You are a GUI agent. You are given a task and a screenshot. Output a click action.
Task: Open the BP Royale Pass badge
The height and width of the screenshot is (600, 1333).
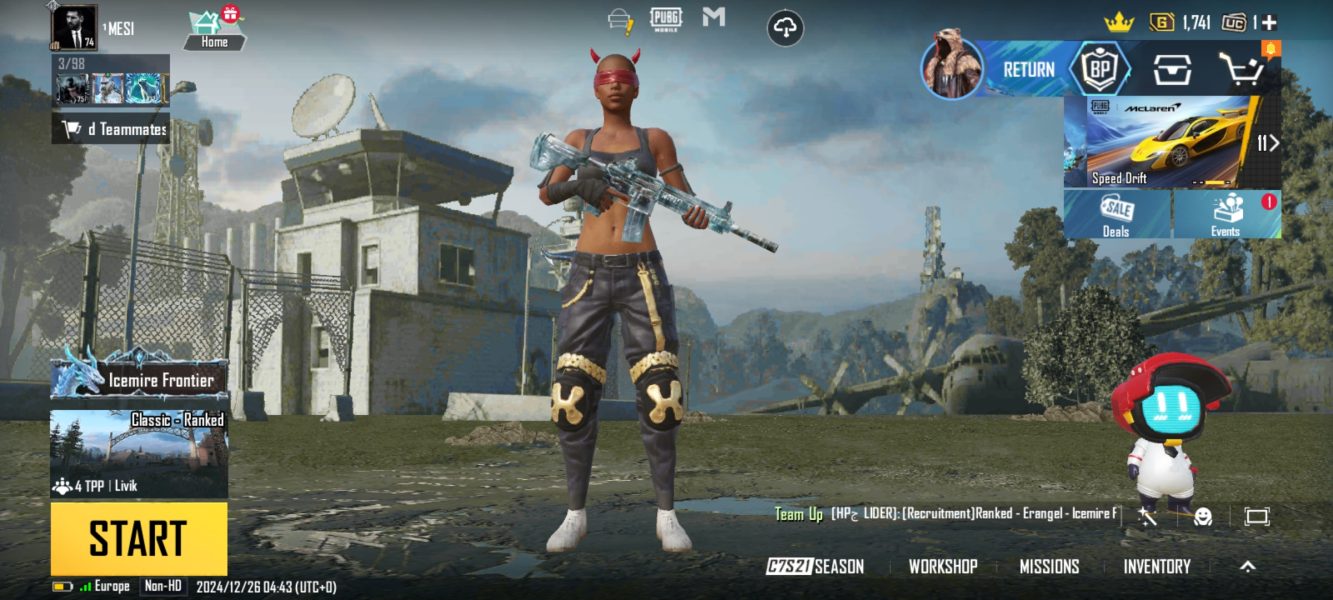point(1100,69)
